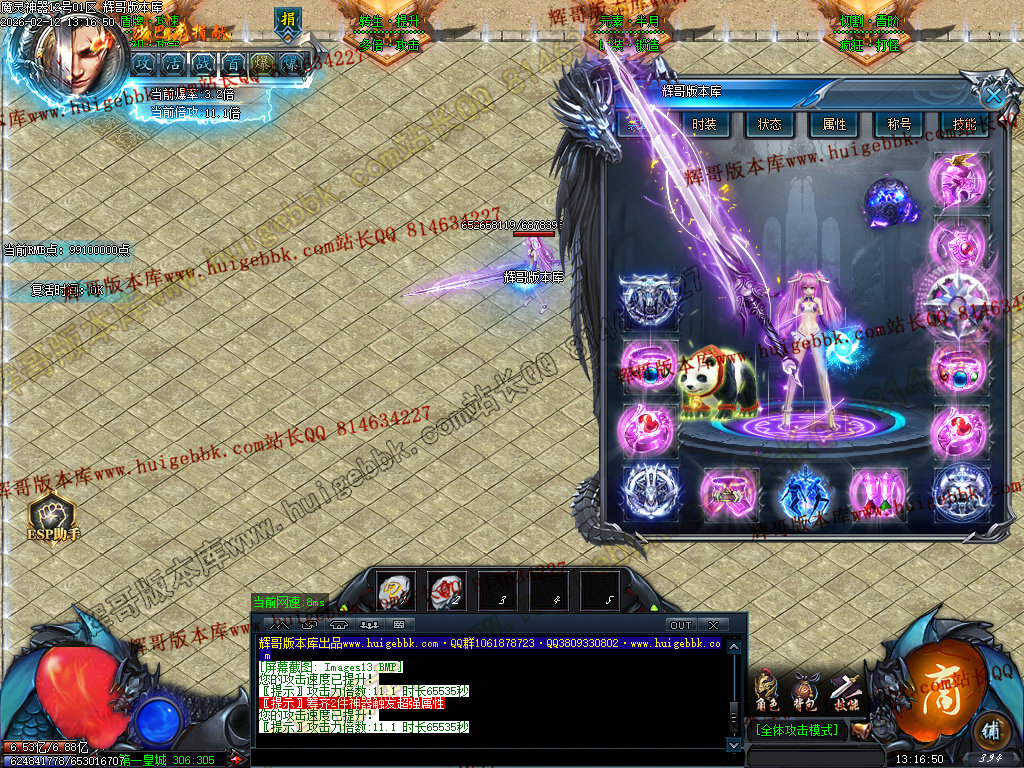Select the 称号 tab

tap(899, 124)
